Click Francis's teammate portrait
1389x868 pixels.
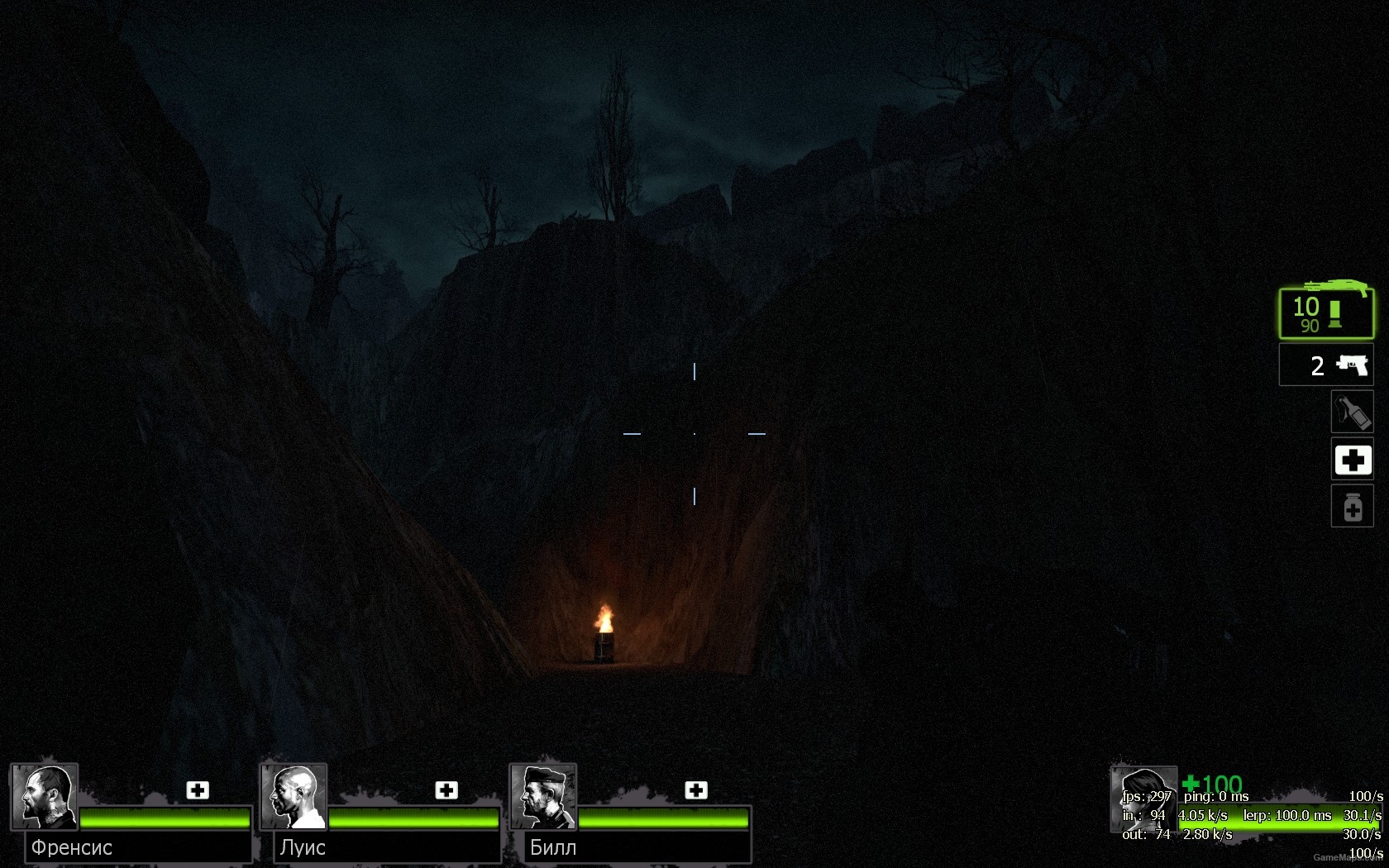tap(45, 797)
